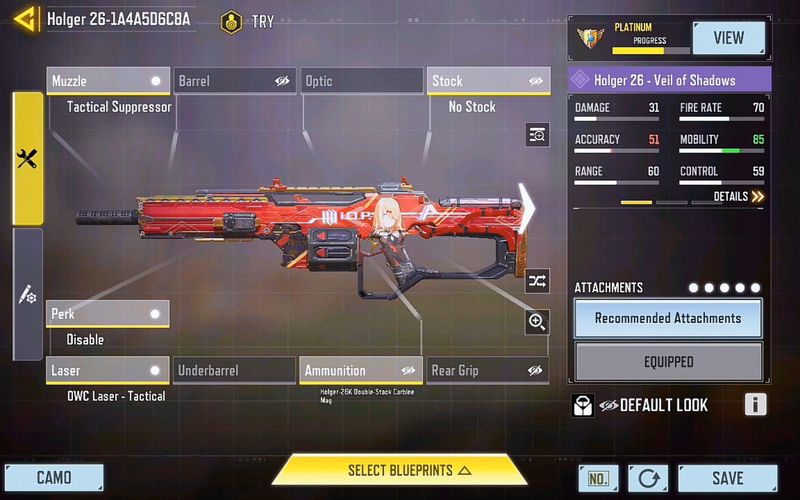Pick the Underbarrel attachment slot
The image size is (800, 500).
pyautogui.click(x=235, y=371)
